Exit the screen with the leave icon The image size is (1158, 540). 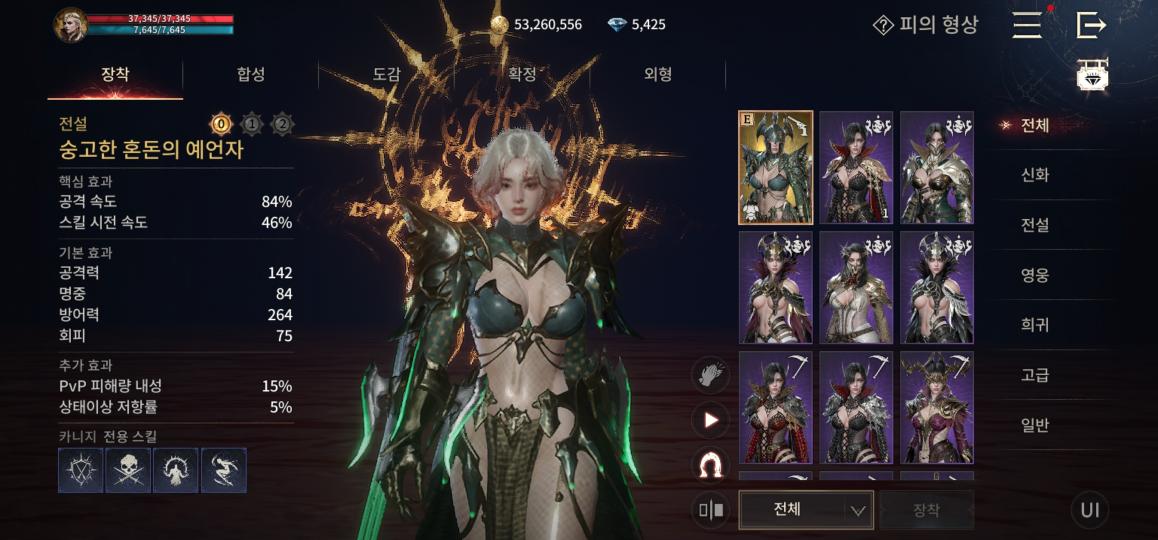click(1091, 25)
